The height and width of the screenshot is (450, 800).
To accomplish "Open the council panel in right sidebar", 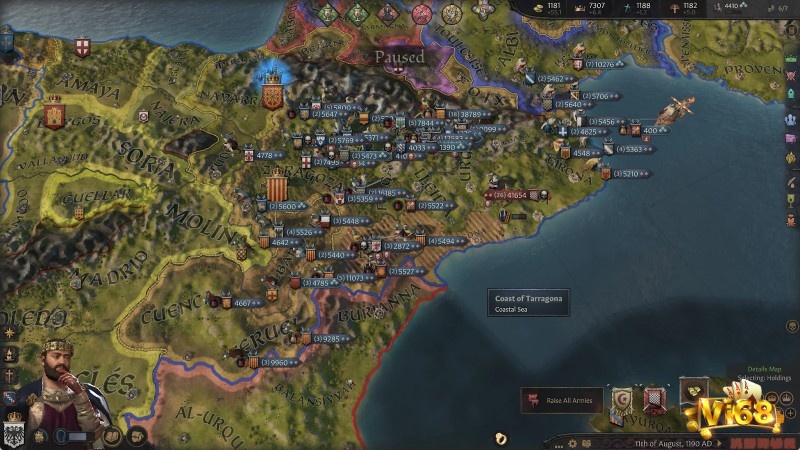I will [x=791, y=118].
